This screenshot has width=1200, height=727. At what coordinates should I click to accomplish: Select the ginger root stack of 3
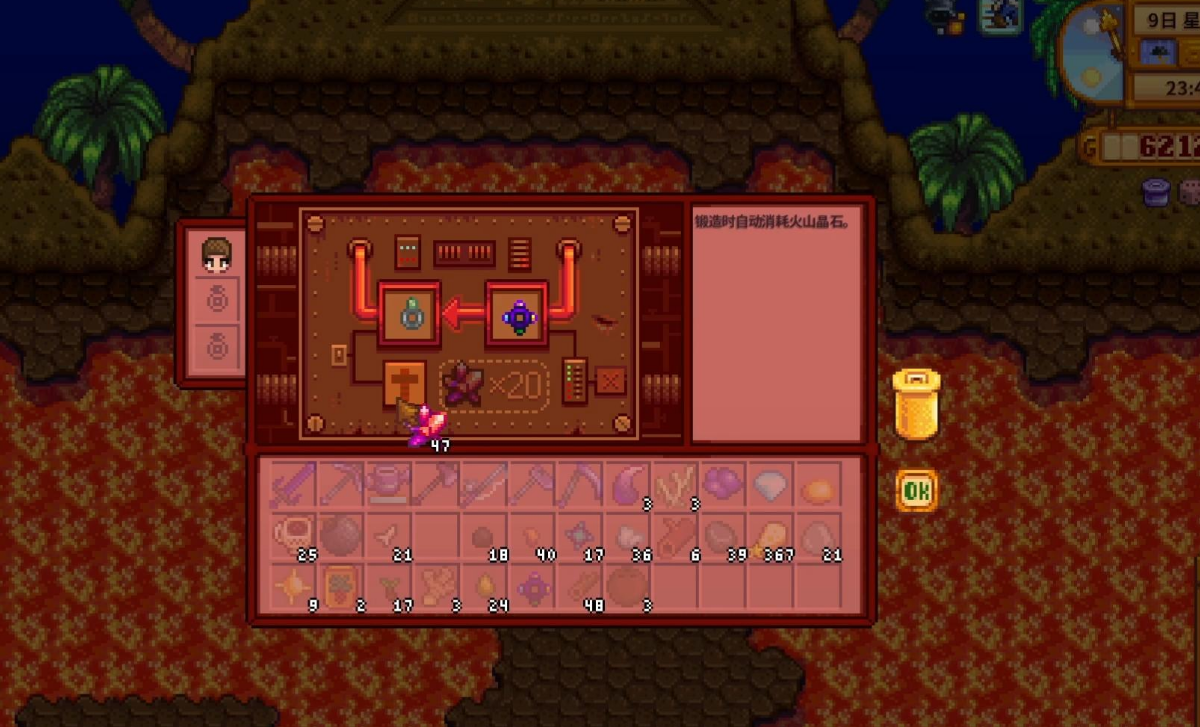pyautogui.click(x=436, y=586)
